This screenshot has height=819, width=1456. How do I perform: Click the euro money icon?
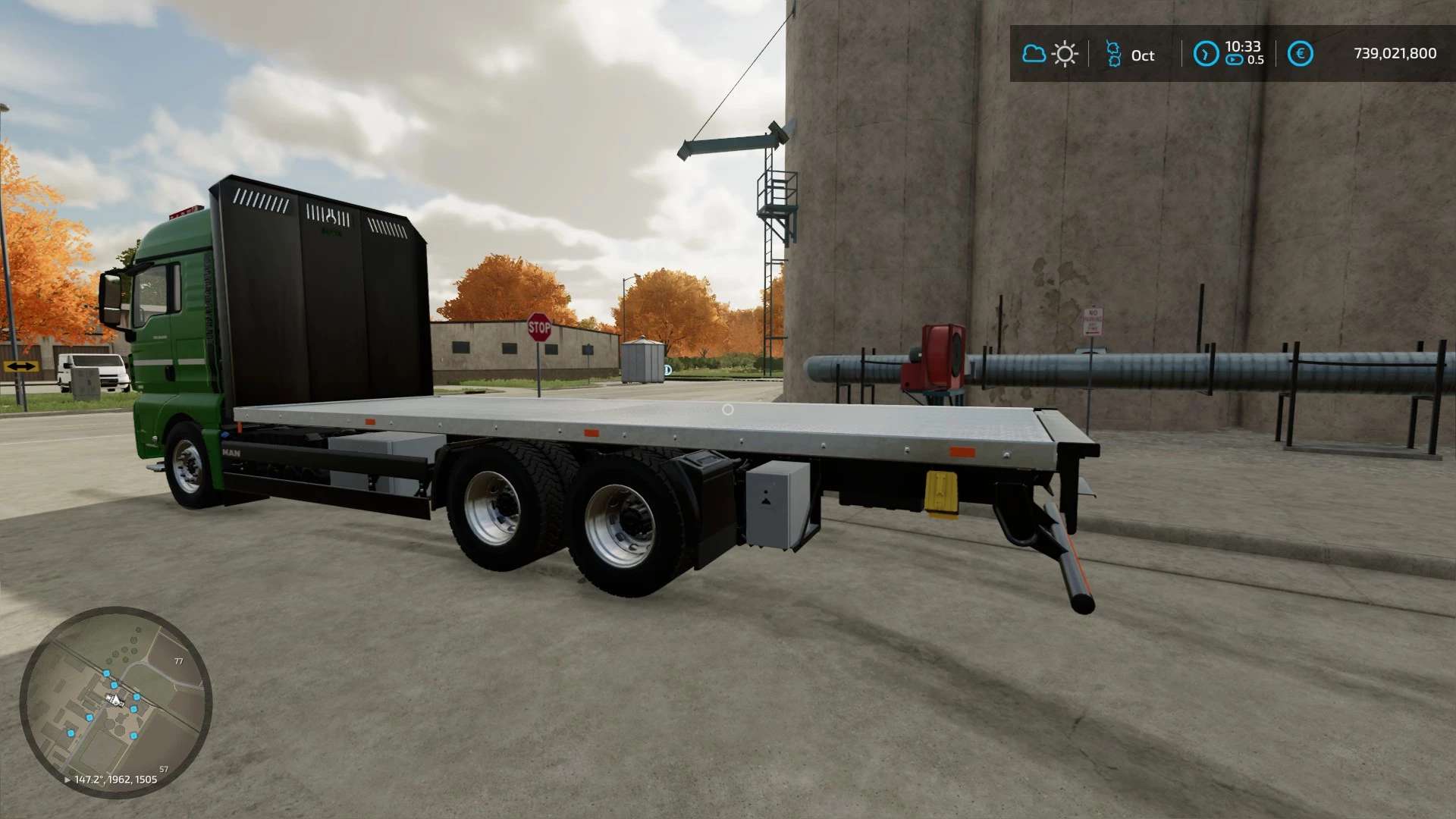[x=1300, y=54]
